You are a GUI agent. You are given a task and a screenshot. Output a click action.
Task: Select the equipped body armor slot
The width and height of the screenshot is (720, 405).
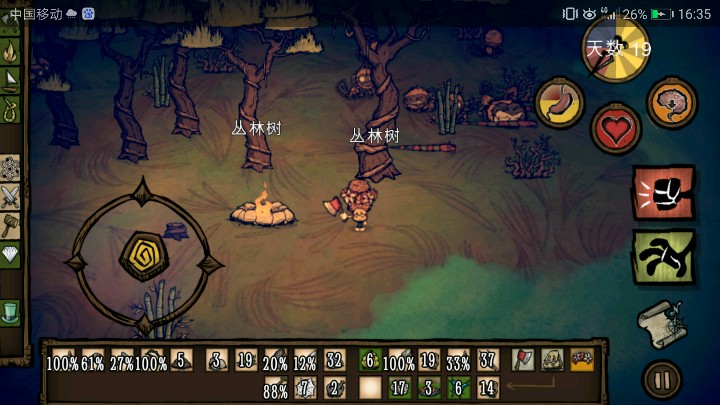point(551,358)
